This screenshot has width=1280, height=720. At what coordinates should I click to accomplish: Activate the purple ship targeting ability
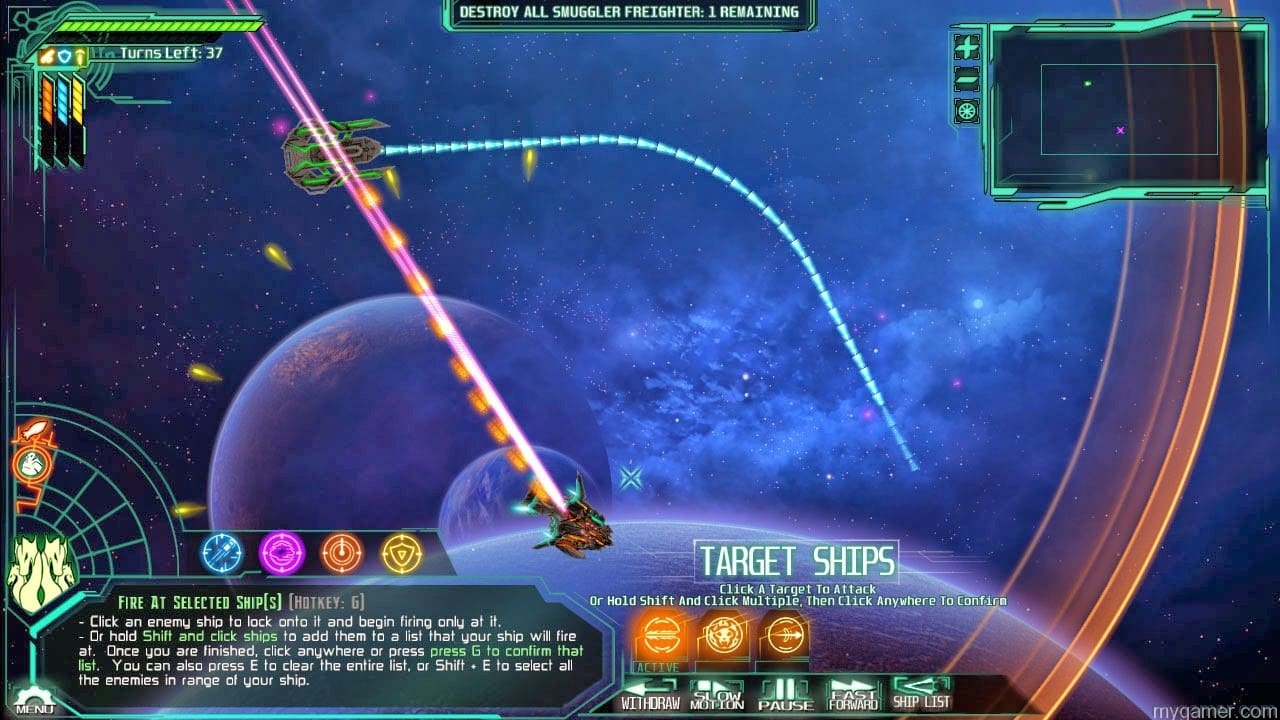pos(282,552)
